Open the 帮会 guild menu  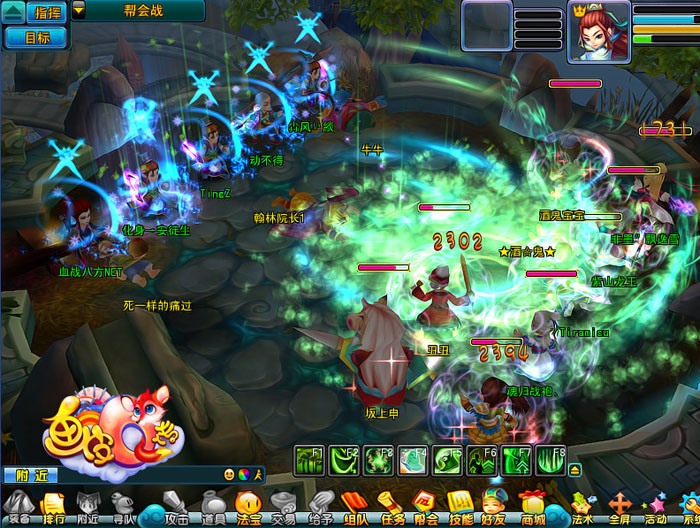click(425, 506)
